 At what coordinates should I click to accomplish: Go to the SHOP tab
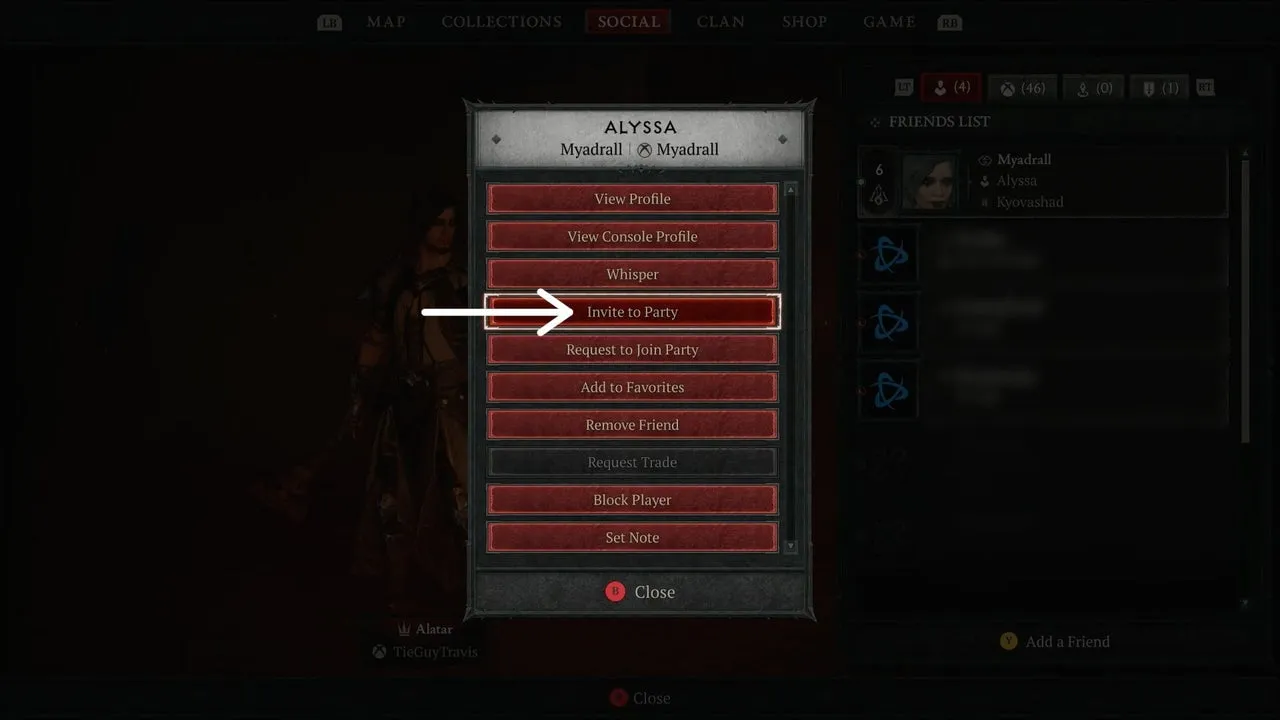[804, 21]
